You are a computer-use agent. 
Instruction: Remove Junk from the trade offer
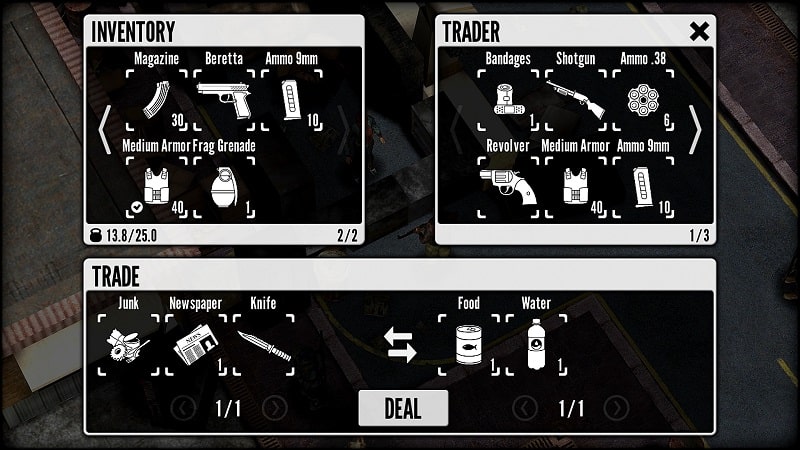(x=130, y=344)
